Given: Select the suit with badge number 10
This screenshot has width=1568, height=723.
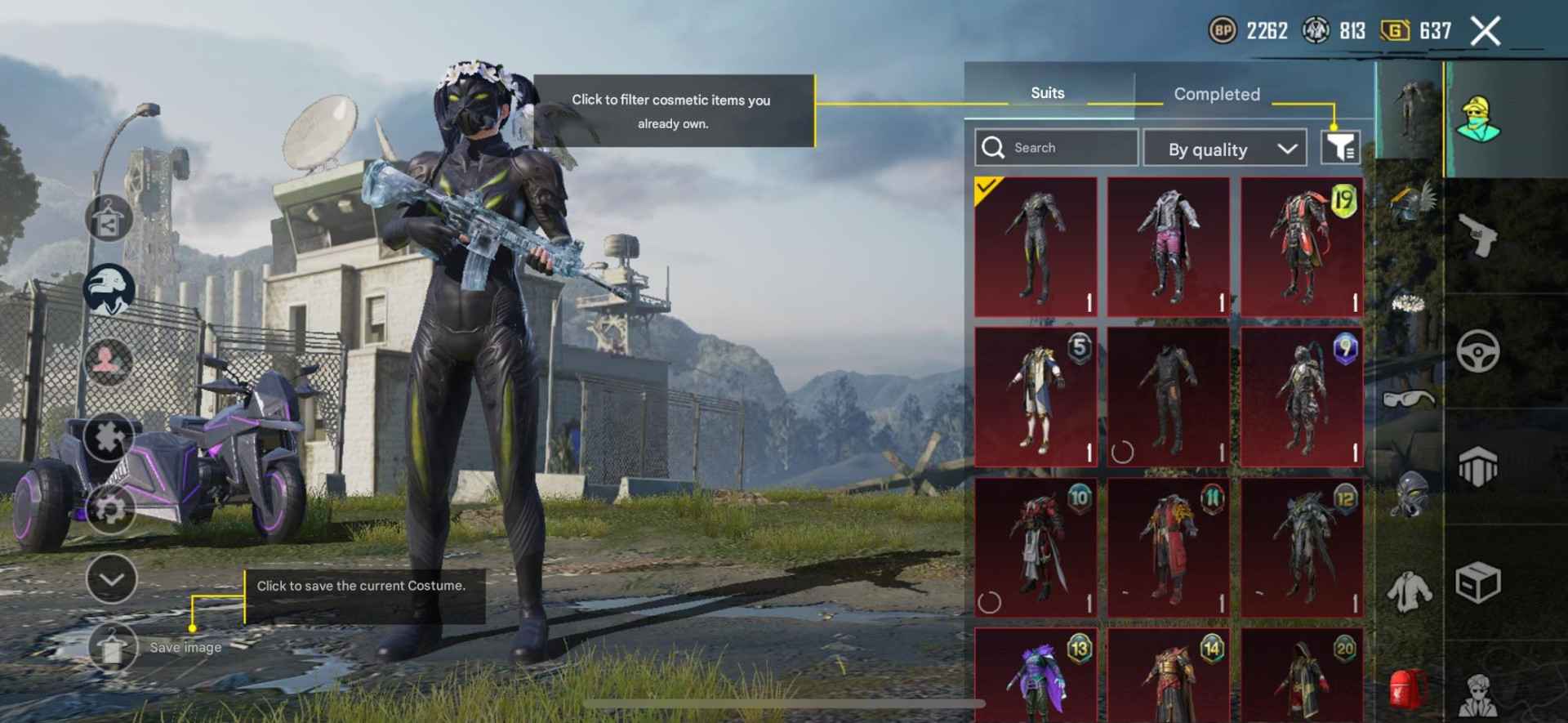Looking at the screenshot, I should 1036,547.
